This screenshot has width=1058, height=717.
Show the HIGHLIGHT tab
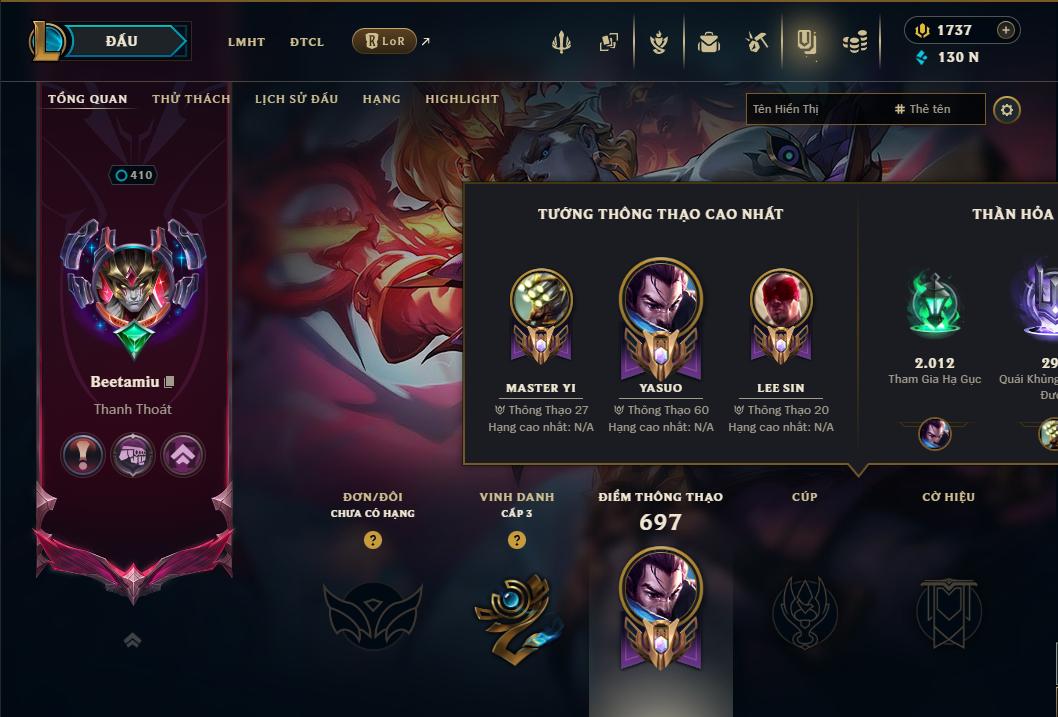coord(461,99)
